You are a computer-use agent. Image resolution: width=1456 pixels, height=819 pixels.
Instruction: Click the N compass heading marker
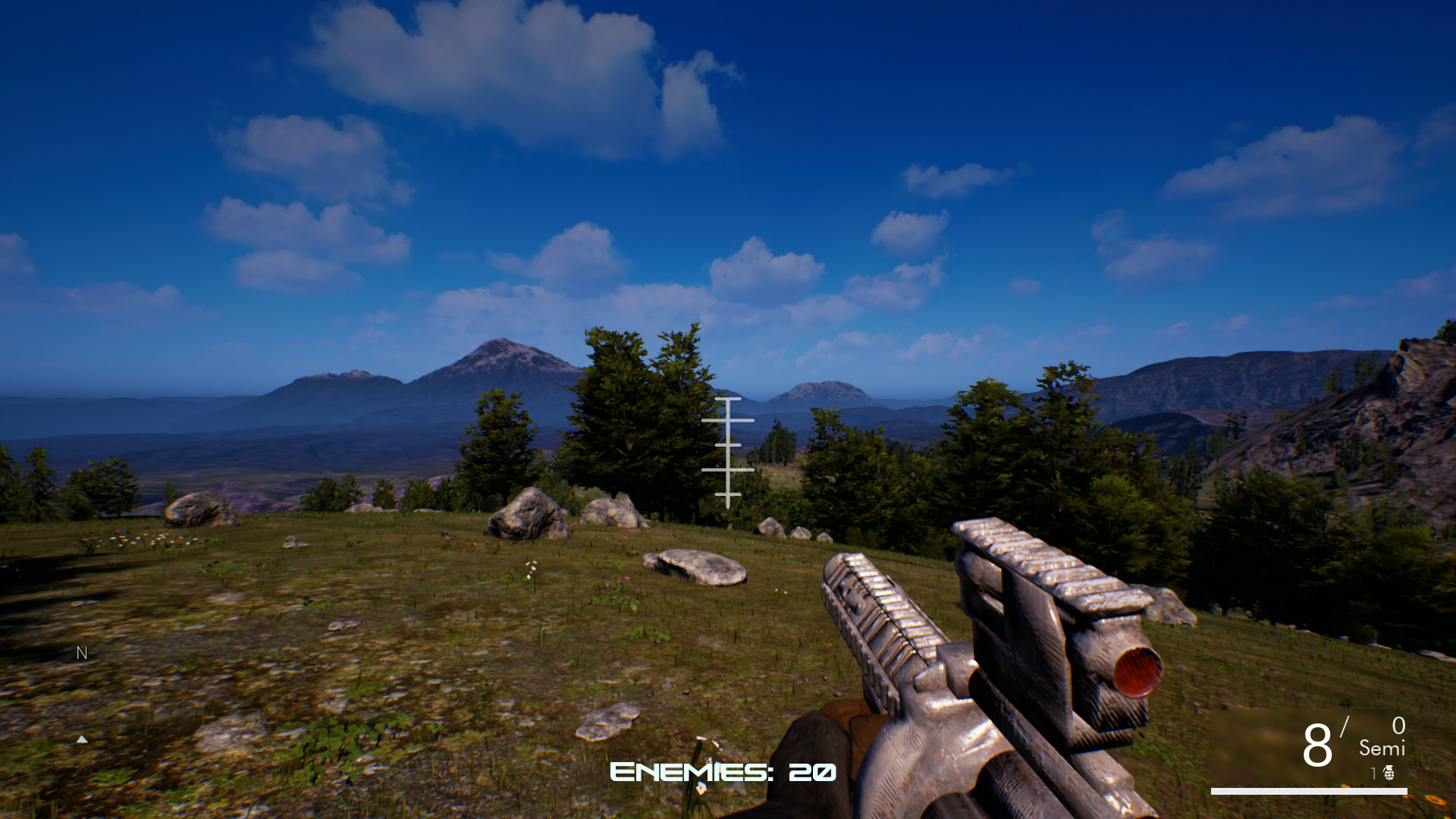81,652
